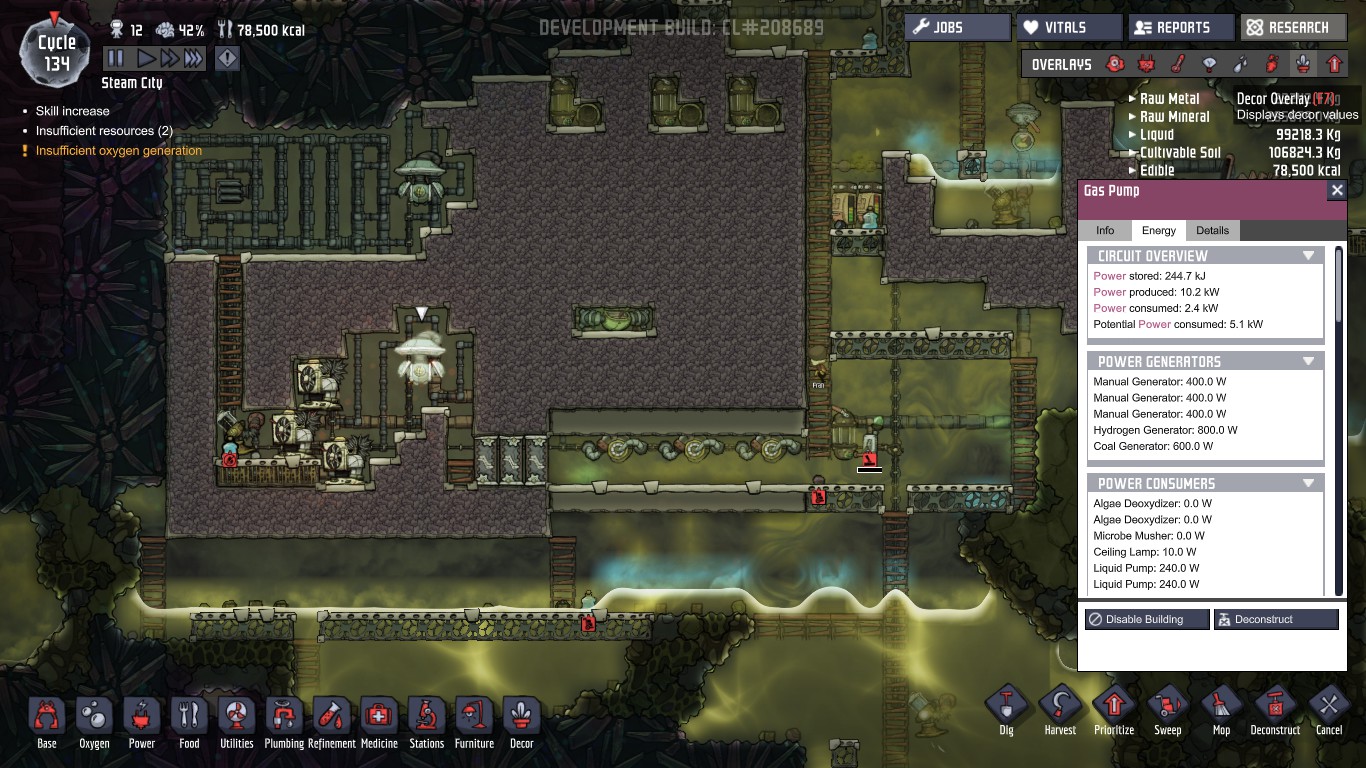Open the Food build category
This screenshot has width=1366, height=768.
189,722
